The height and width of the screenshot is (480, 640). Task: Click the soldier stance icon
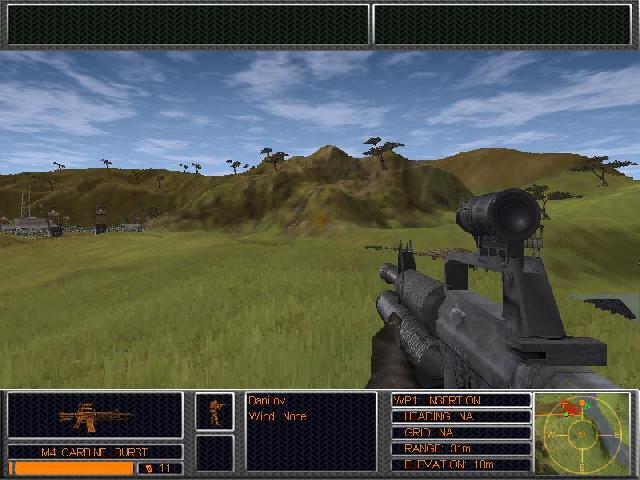214,411
